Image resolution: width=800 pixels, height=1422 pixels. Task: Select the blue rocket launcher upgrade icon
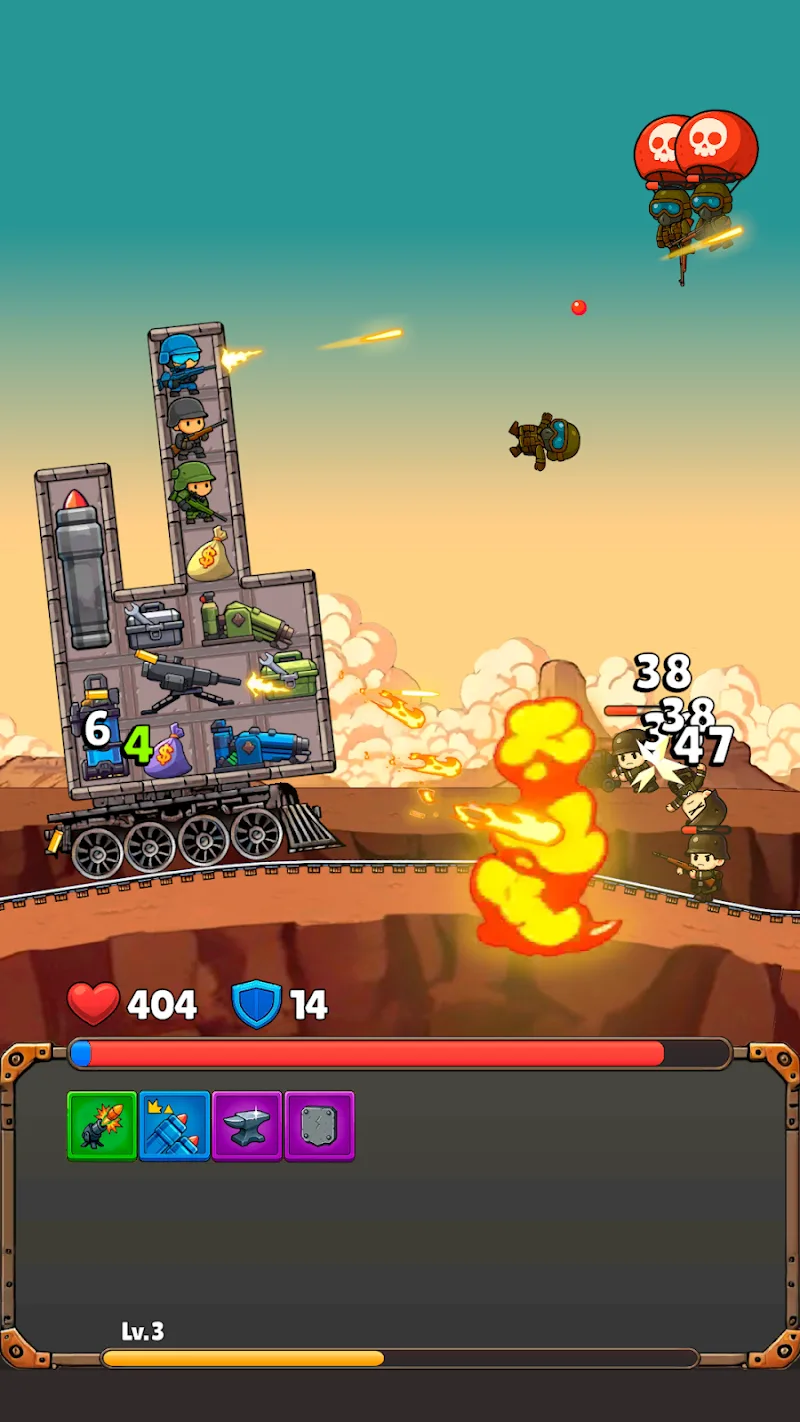pos(175,1126)
